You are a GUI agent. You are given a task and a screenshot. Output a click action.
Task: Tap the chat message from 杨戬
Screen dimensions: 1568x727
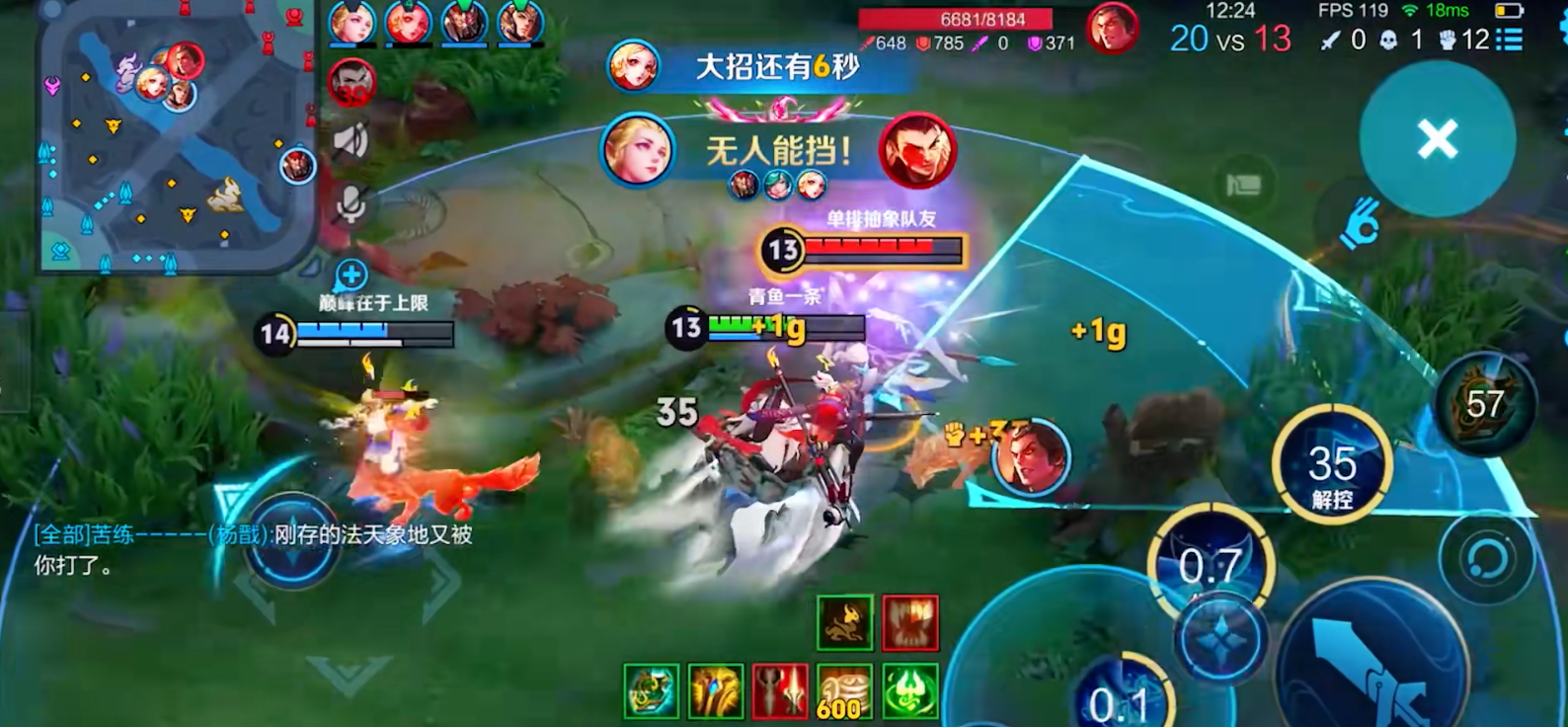pyautogui.click(x=247, y=548)
